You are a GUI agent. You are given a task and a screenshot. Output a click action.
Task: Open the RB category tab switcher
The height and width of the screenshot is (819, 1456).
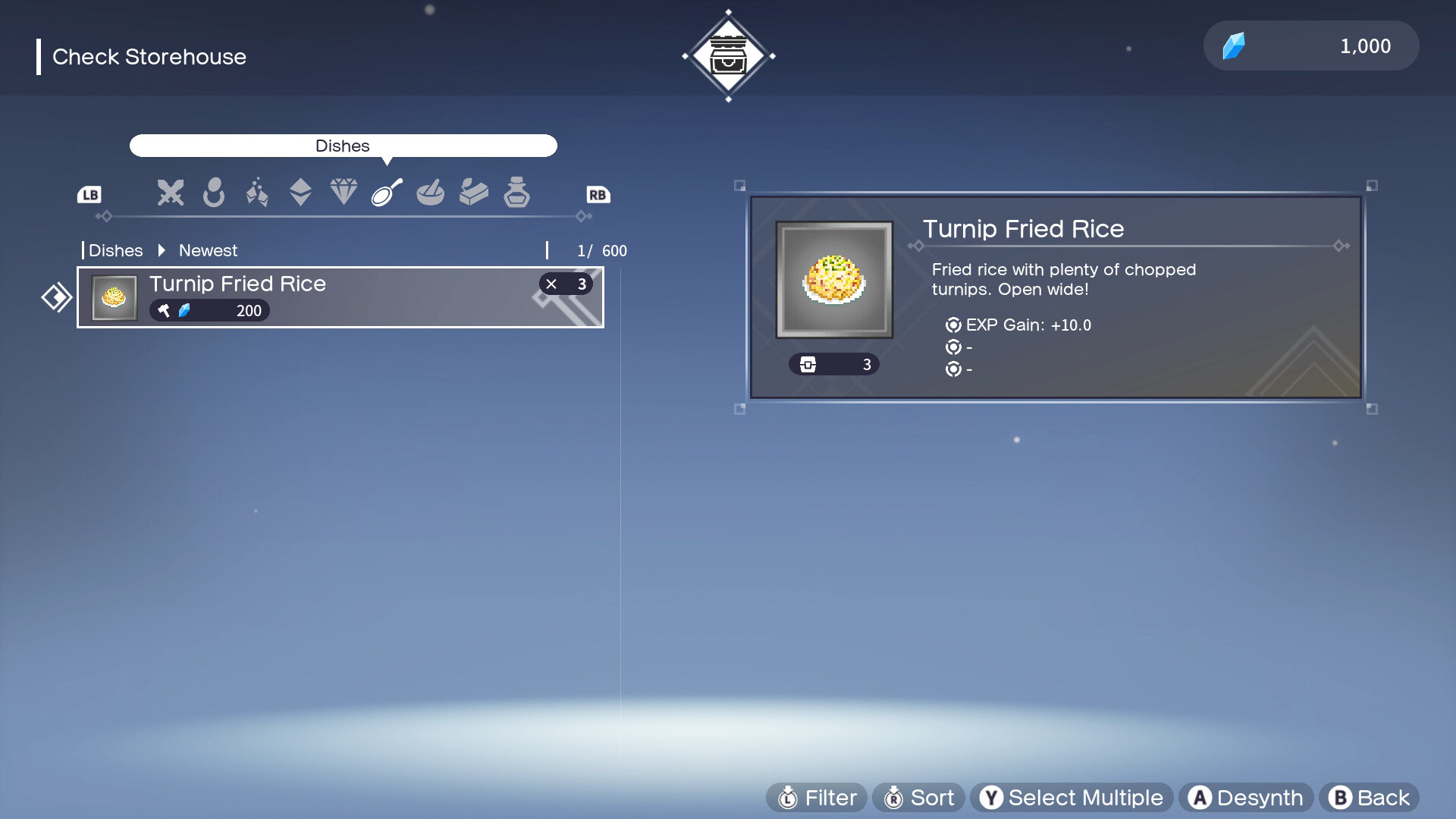tap(598, 195)
